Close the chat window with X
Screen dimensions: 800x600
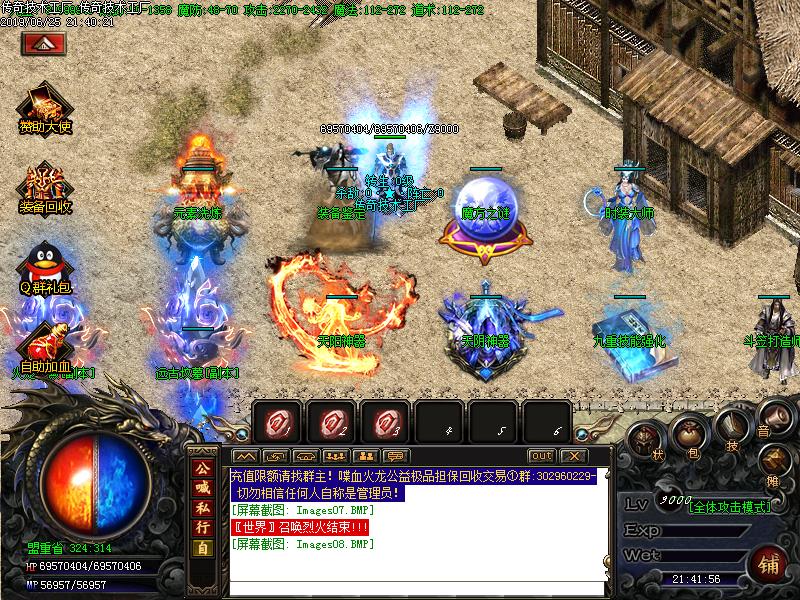(572, 456)
